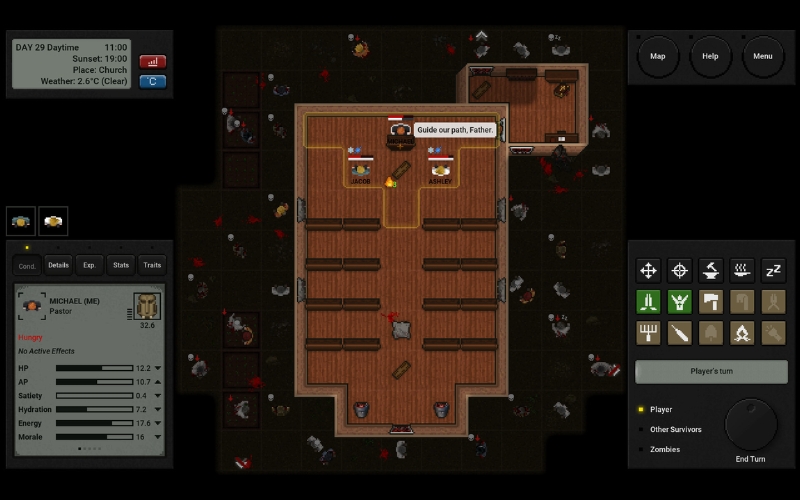
Task: Toggle the blue °C temperature button
Action: pyautogui.click(x=153, y=81)
